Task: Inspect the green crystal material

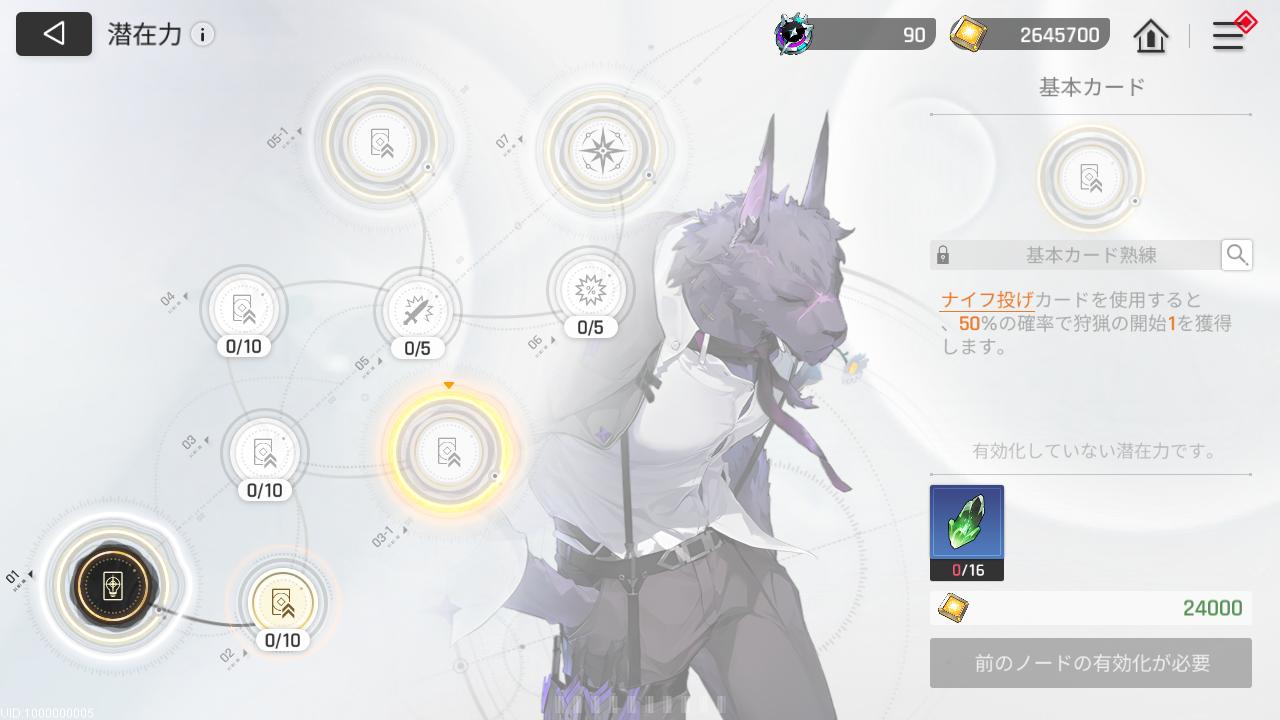Action: pyautogui.click(x=967, y=523)
